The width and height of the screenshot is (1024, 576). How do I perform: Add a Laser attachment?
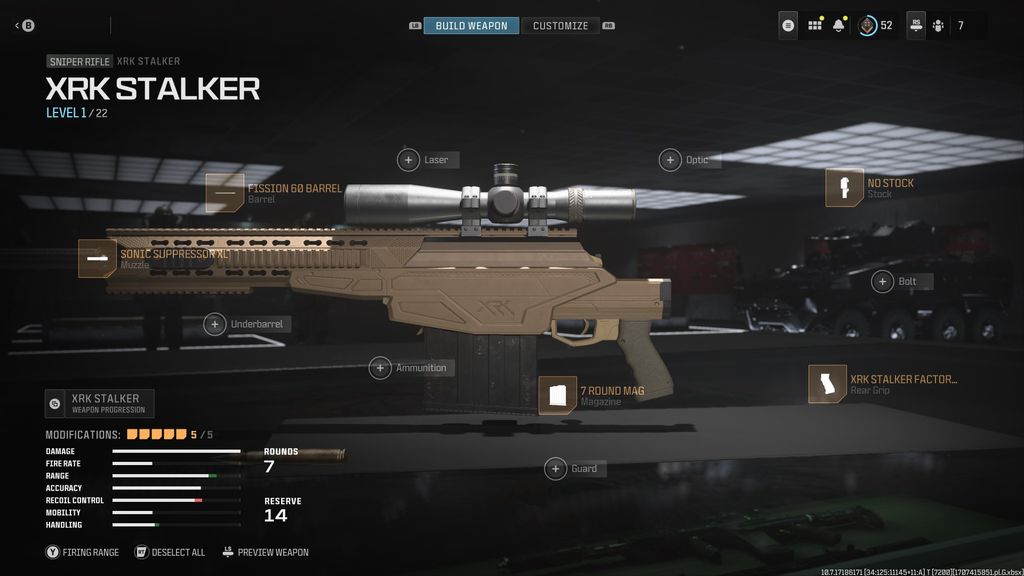[x=409, y=160]
